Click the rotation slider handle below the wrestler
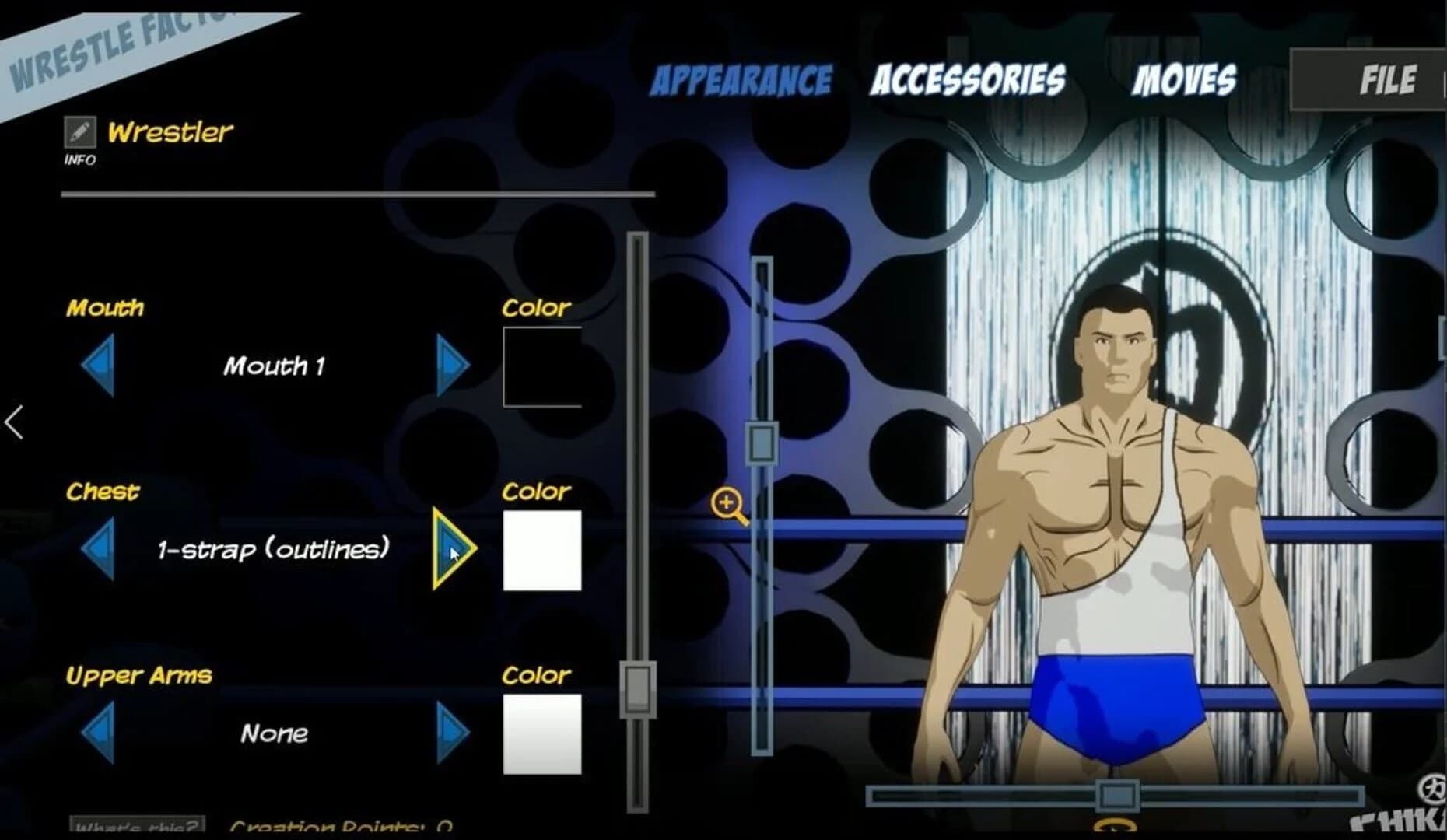Image resolution: width=1447 pixels, height=840 pixels. (x=1118, y=795)
